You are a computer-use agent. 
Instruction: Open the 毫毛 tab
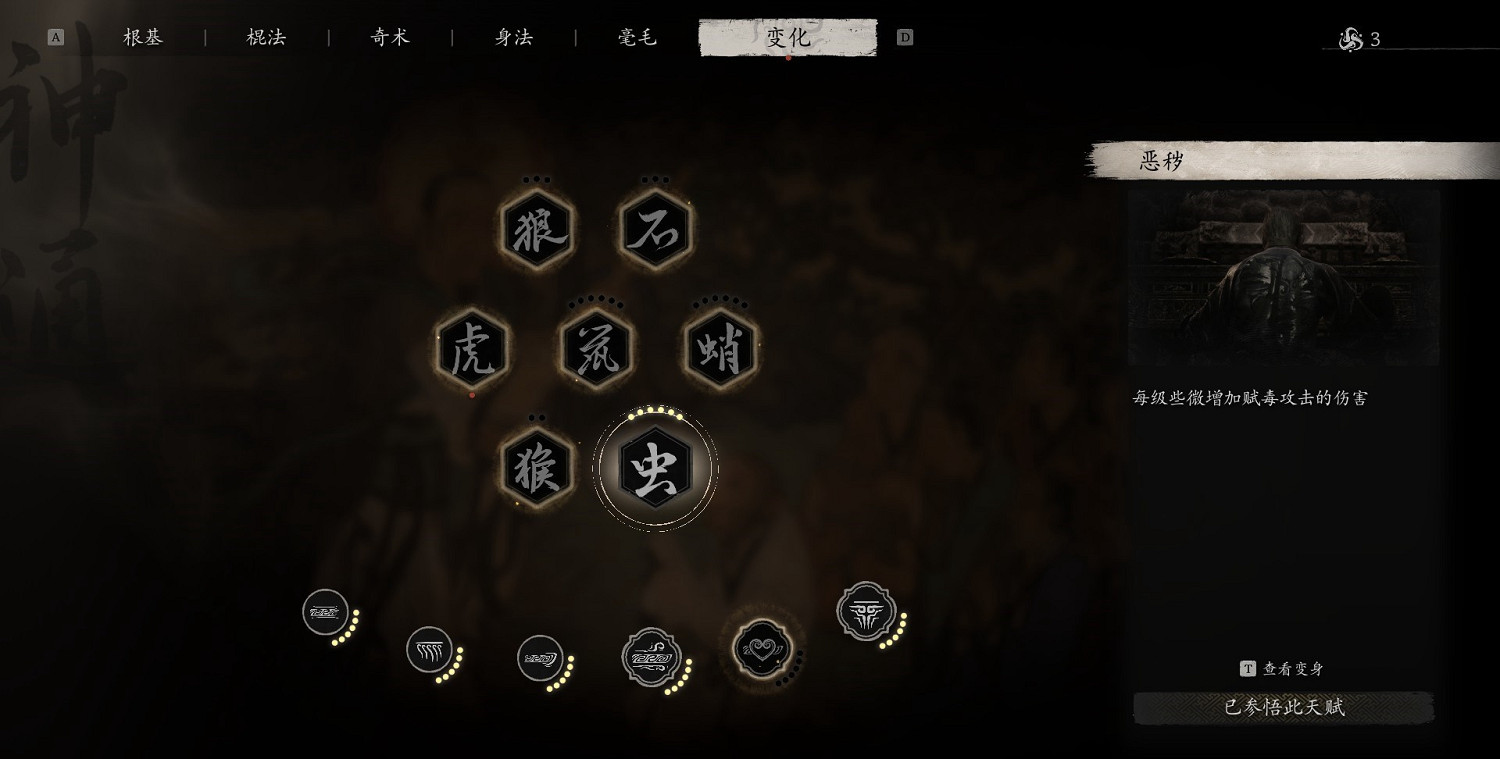[x=636, y=37]
